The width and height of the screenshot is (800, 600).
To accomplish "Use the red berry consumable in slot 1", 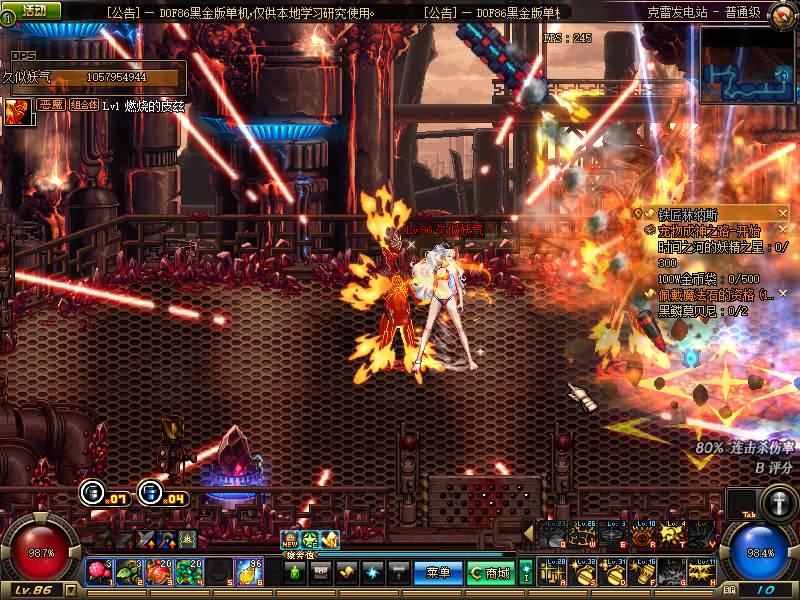I will (x=99, y=572).
